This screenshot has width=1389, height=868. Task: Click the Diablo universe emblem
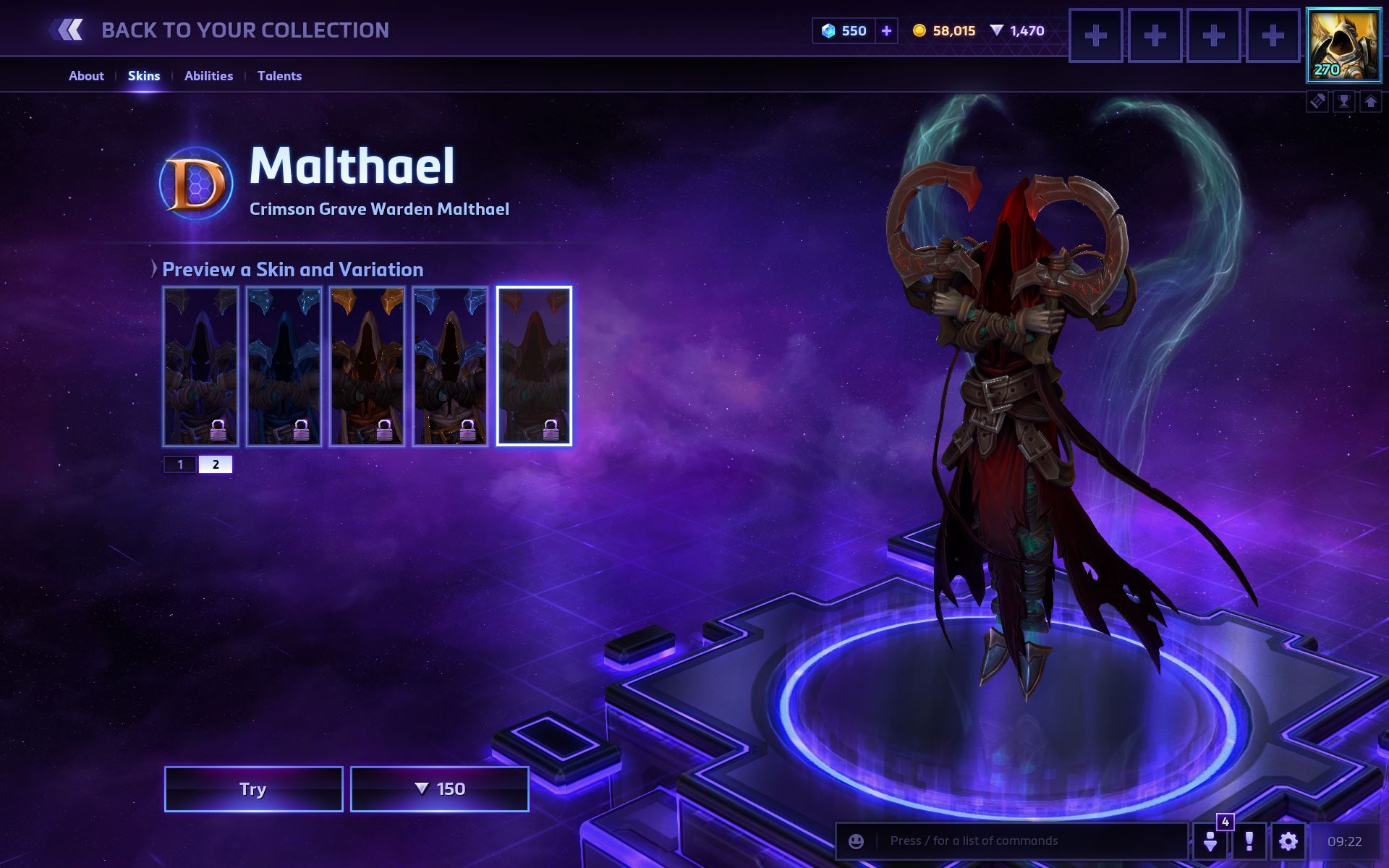pos(196,184)
